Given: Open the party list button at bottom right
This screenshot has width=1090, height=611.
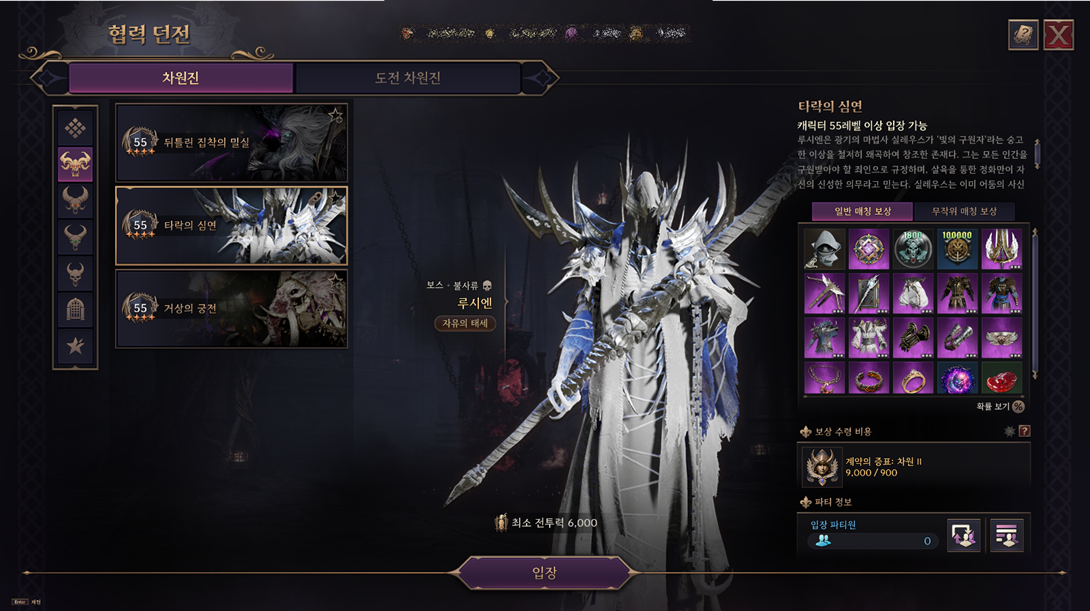Looking at the screenshot, I should (1006, 535).
